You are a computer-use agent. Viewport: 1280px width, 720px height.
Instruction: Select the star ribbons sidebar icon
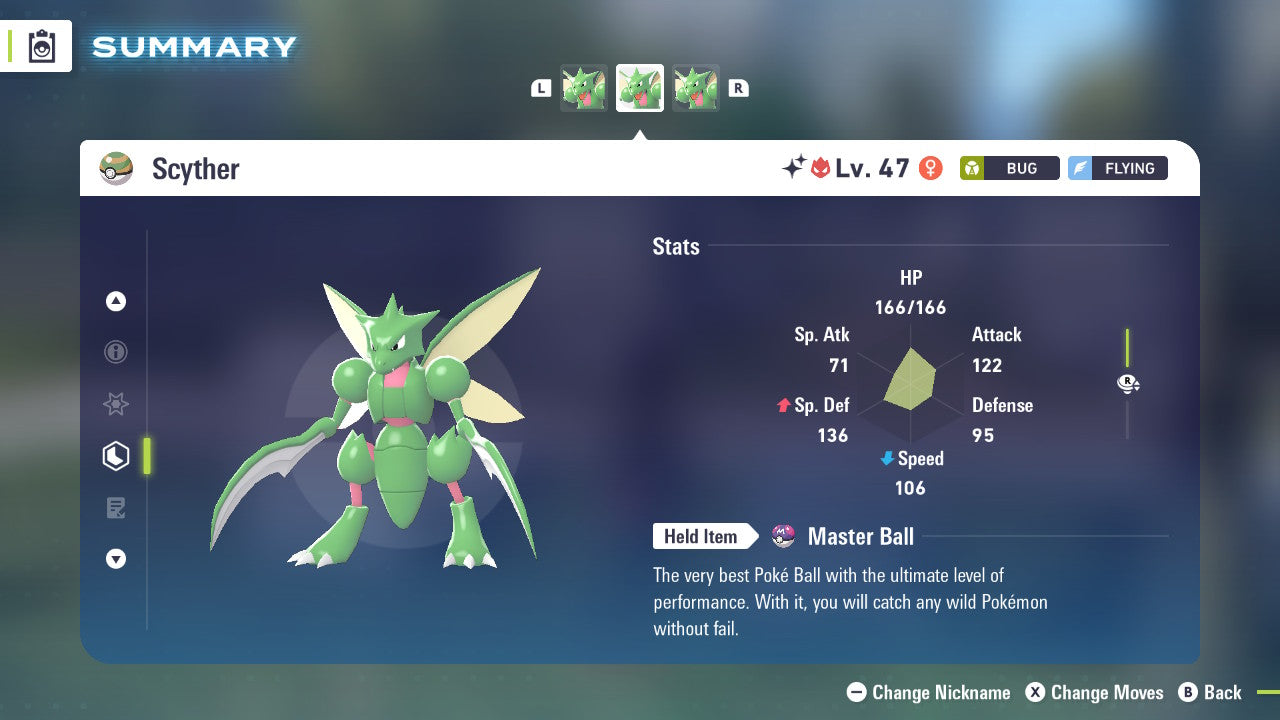click(x=116, y=404)
